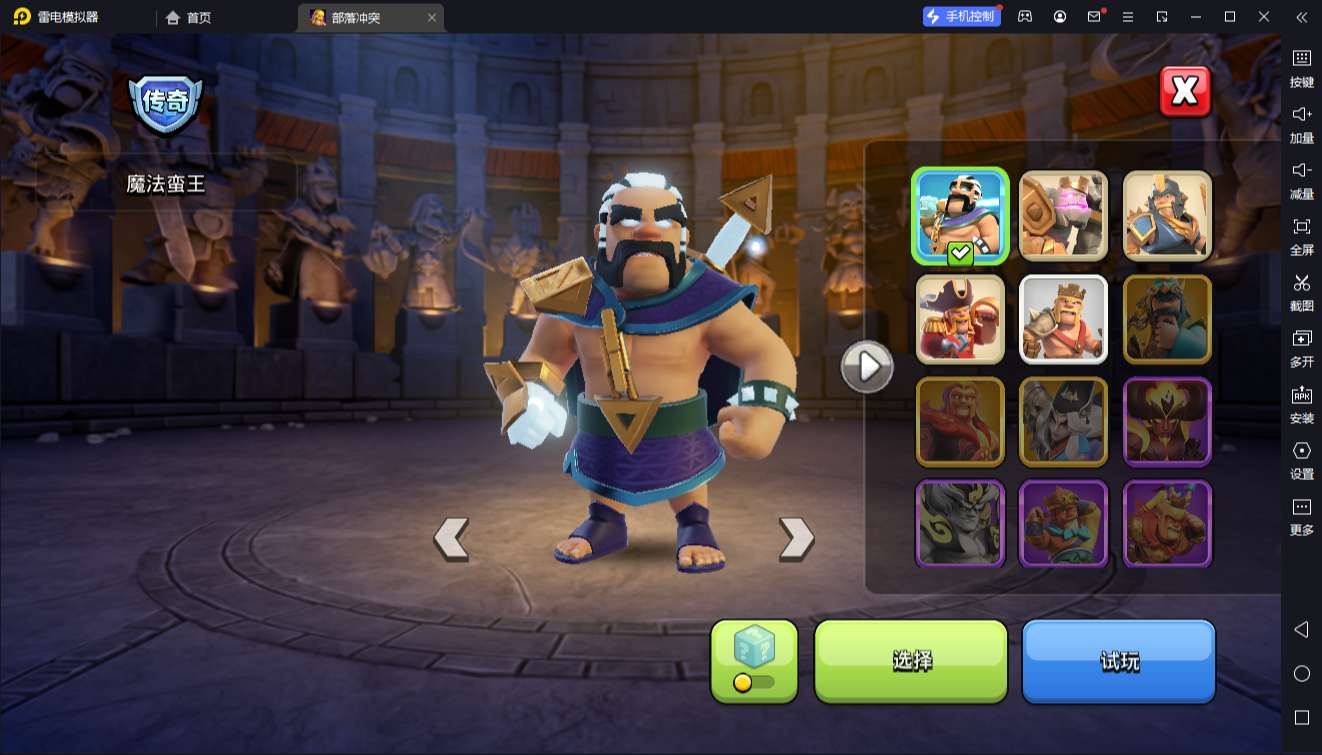Open the 首页 home tab in the emulator
The image size is (1322, 755).
[188, 17]
